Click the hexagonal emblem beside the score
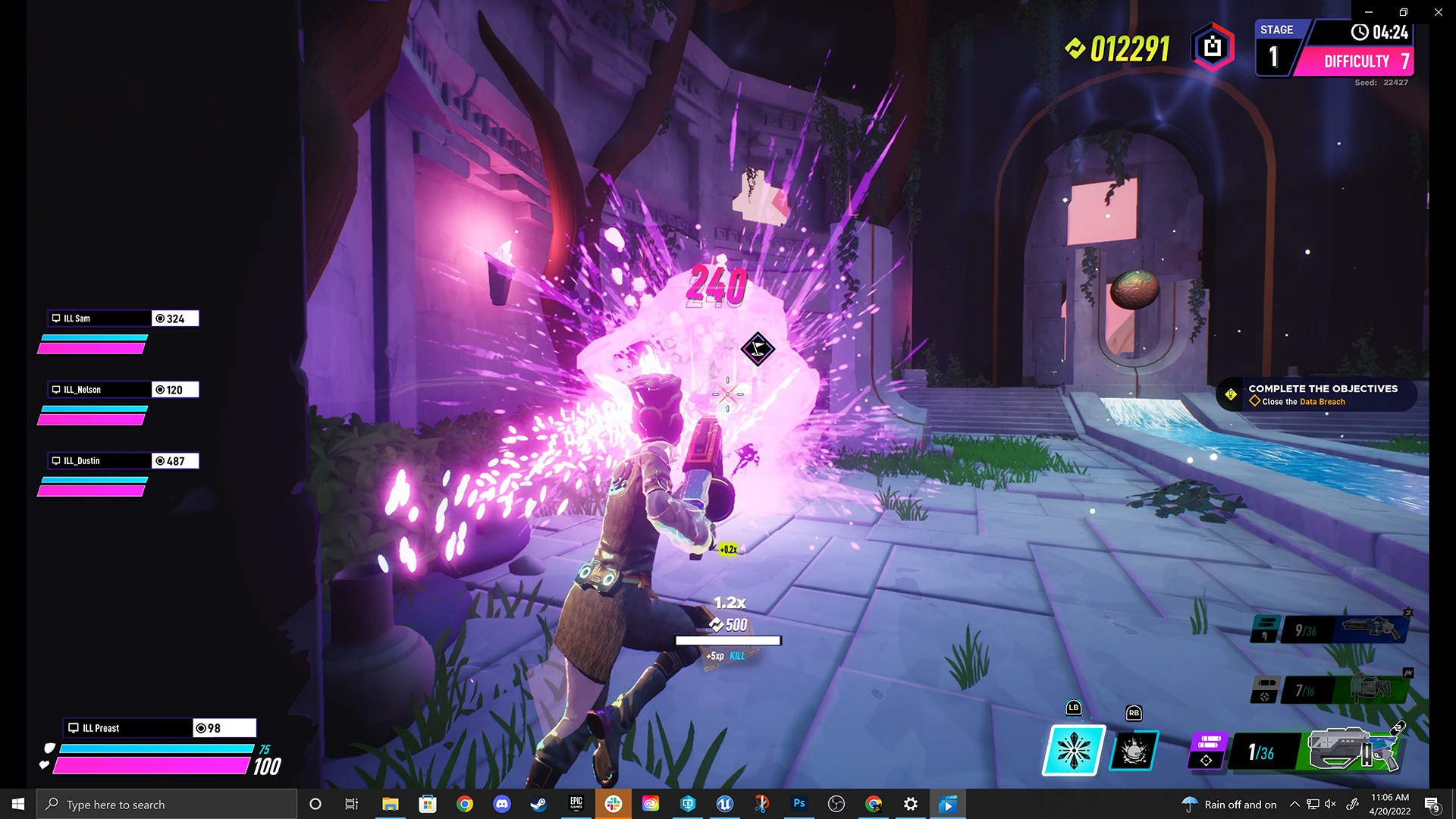The image size is (1456, 819). point(1212,48)
